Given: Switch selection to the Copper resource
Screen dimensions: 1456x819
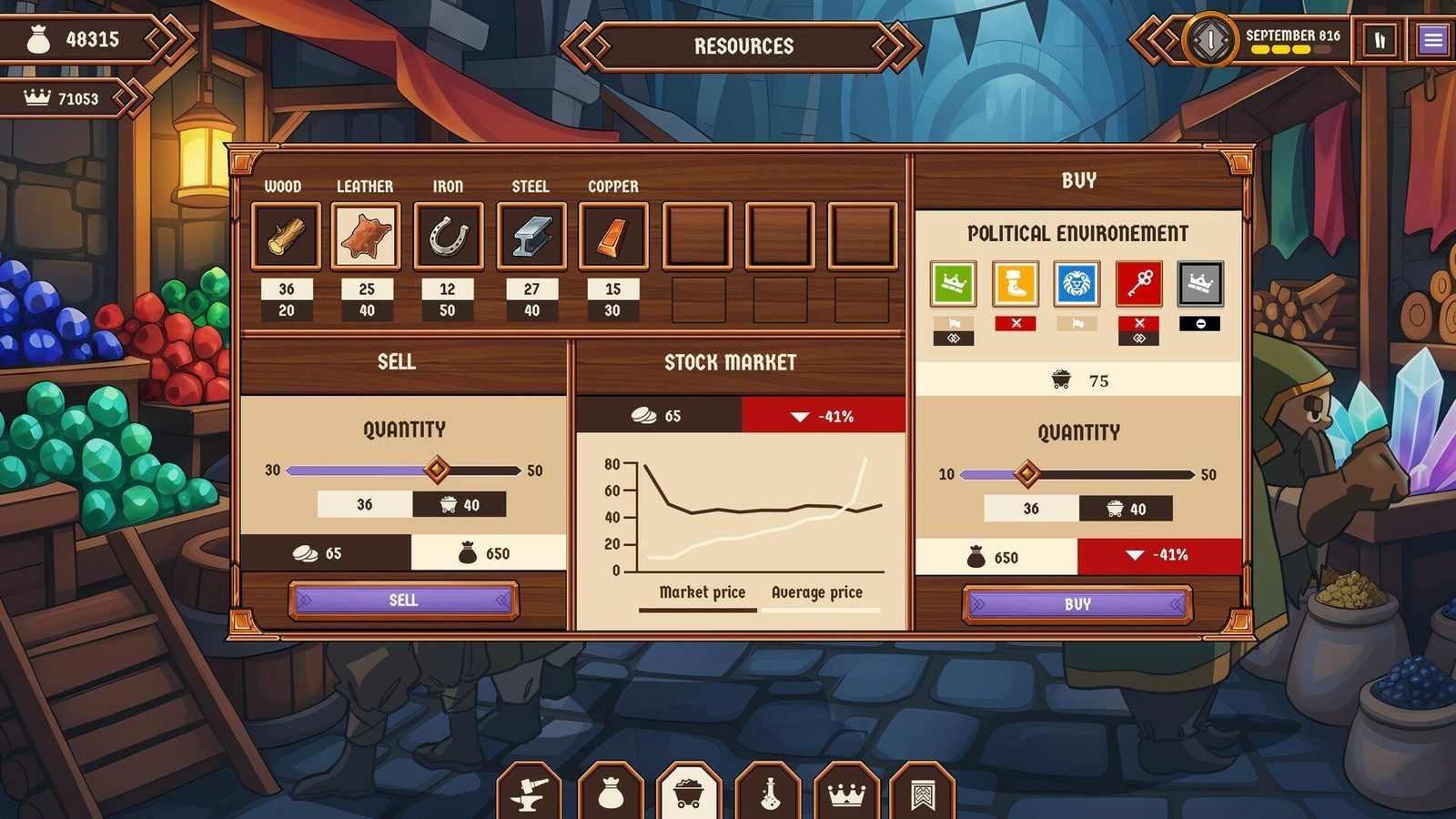Looking at the screenshot, I should (x=613, y=235).
